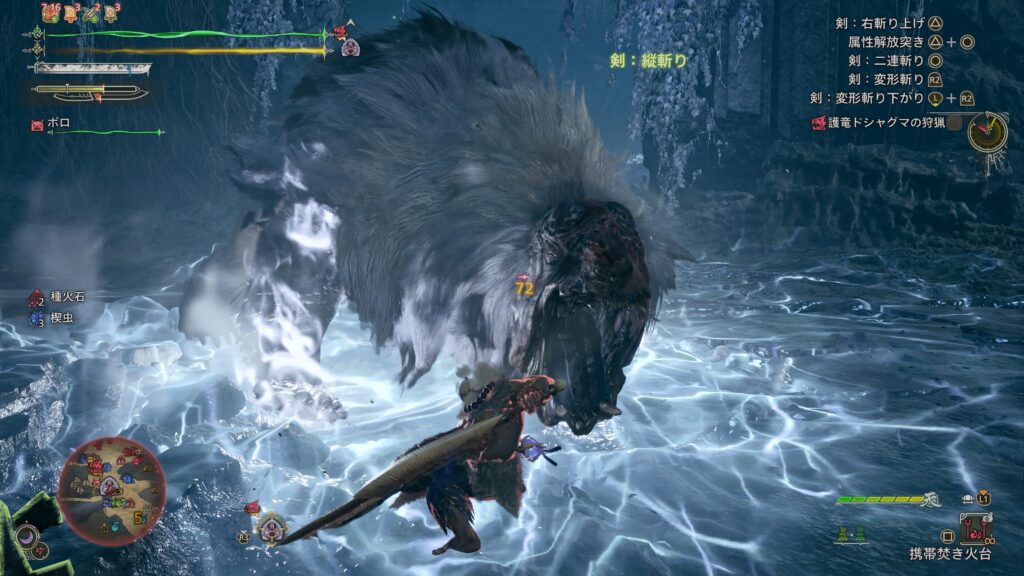Click the crescent moon time-of-day icon
This screenshot has width=1024, height=576.
coord(28,537)
